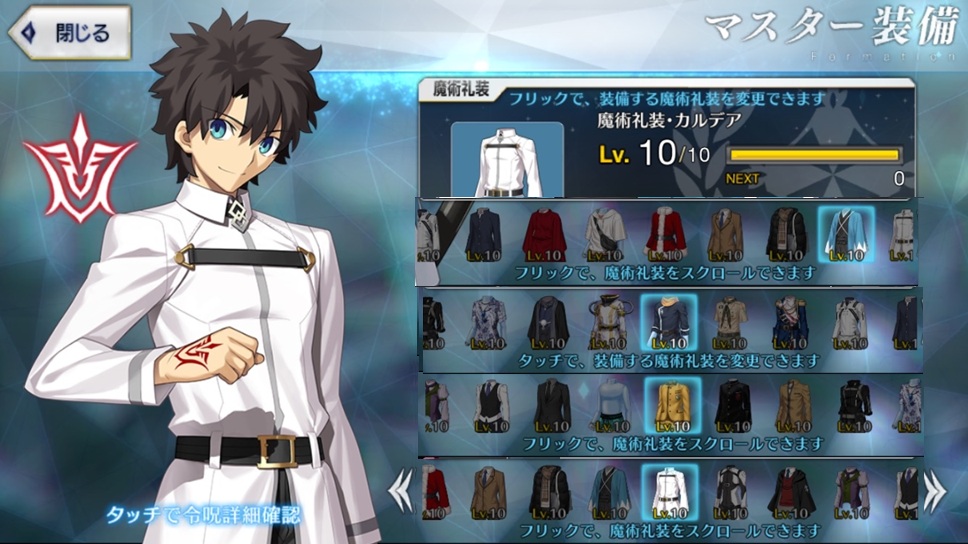This screenshot has height=544, width=968.
Task: Select the black jacket with red vest
Action: tap(790, 491)
